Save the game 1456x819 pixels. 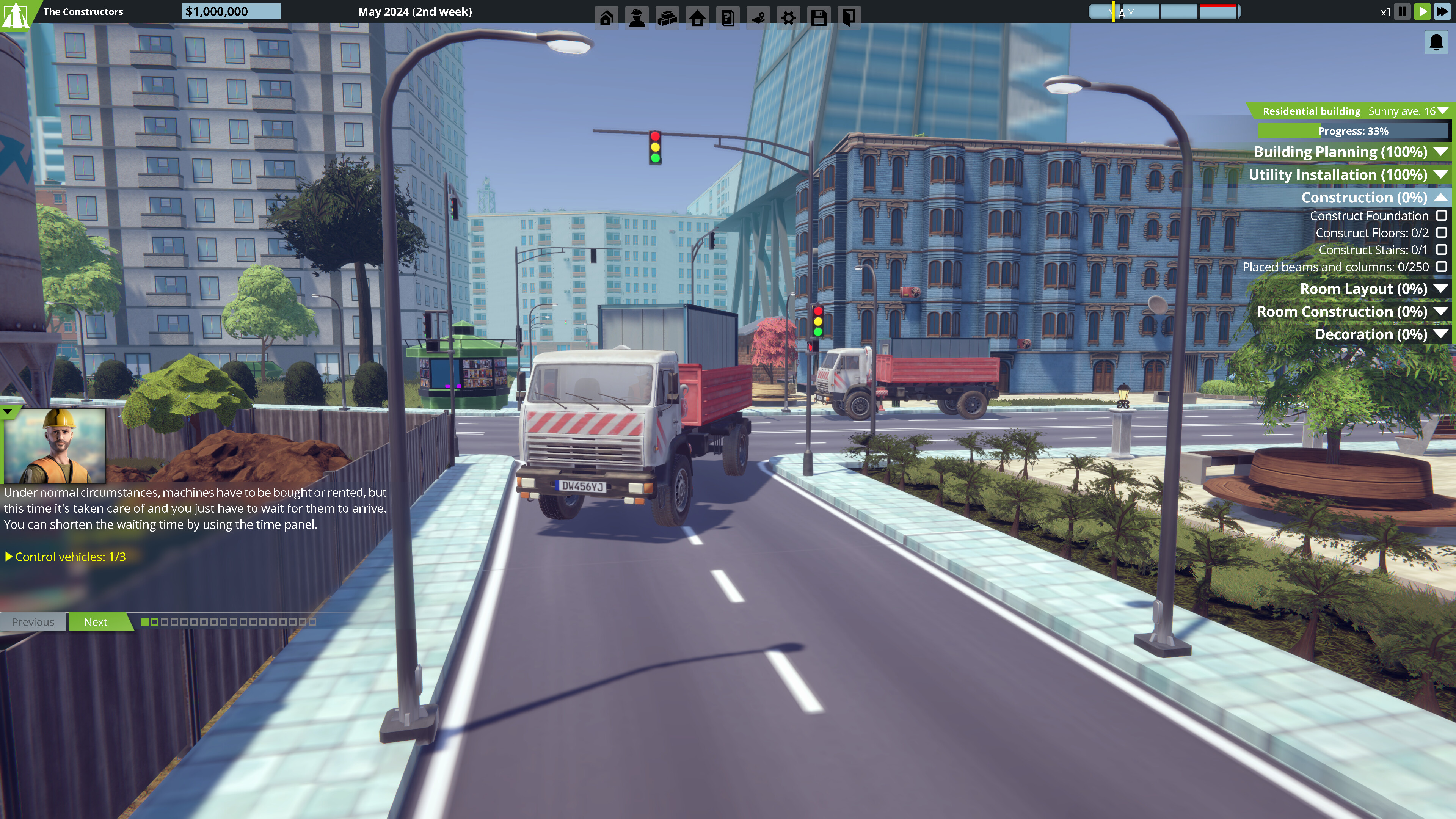[819, 17]
